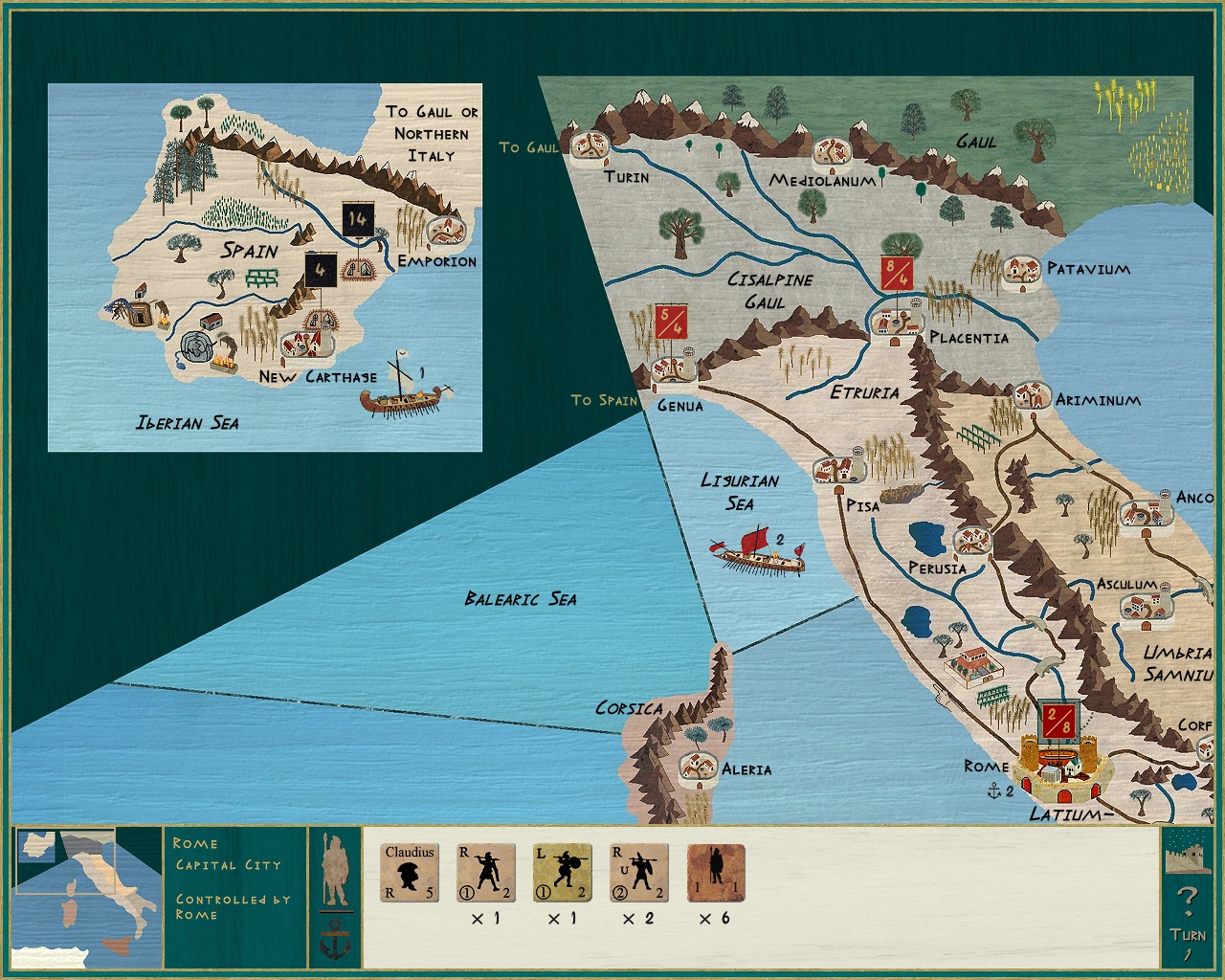The width and height of the screenshot is (1225, 980).
Task: Click the To Spain exit label
Action: click(x=604, y=401)
